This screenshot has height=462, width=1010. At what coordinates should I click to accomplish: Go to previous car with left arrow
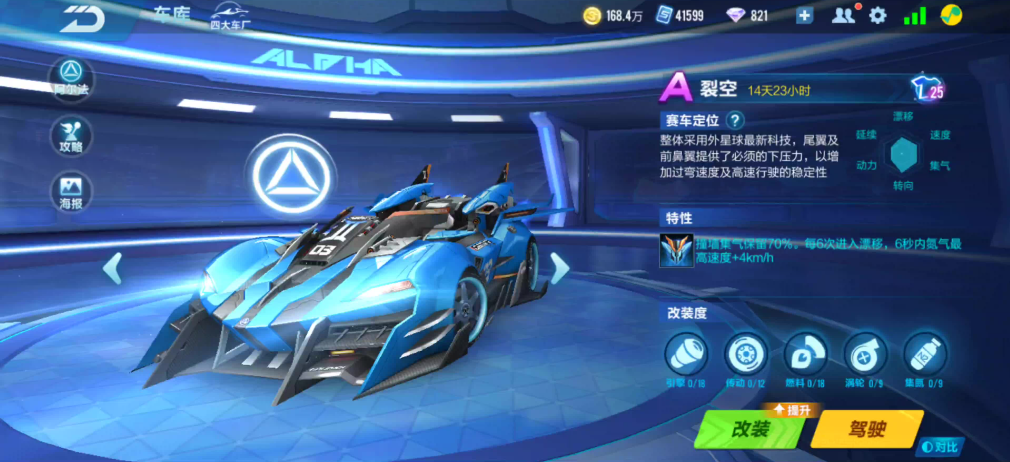pos(113,268)
